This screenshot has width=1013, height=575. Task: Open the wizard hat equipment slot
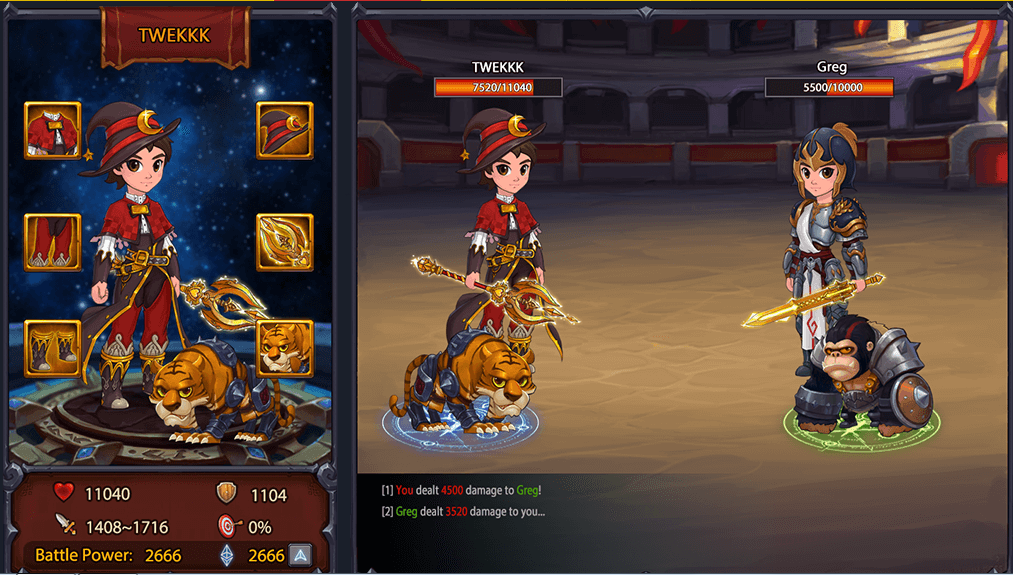click(x=285, y=130)
